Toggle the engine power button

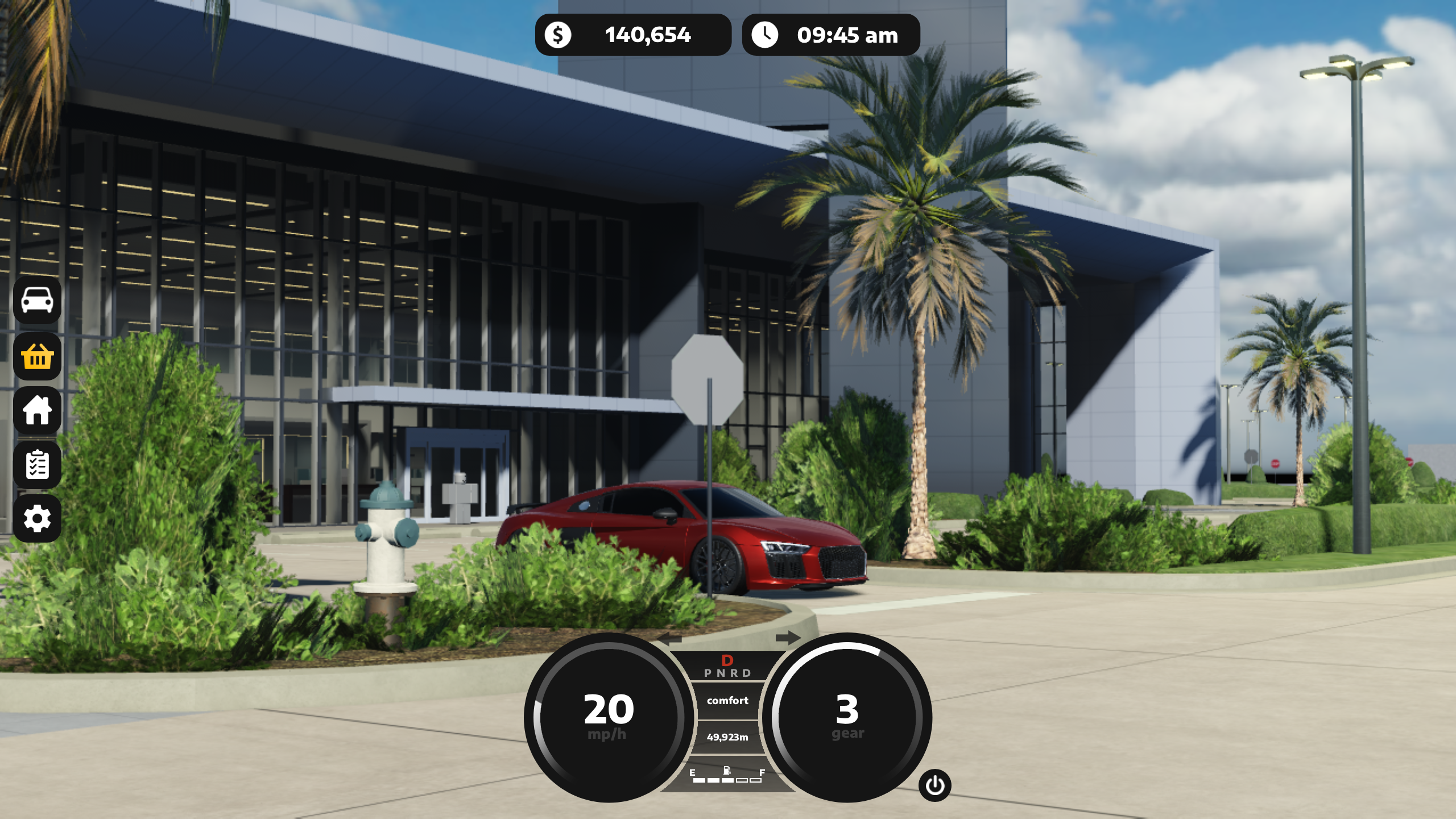coord(934,785)
